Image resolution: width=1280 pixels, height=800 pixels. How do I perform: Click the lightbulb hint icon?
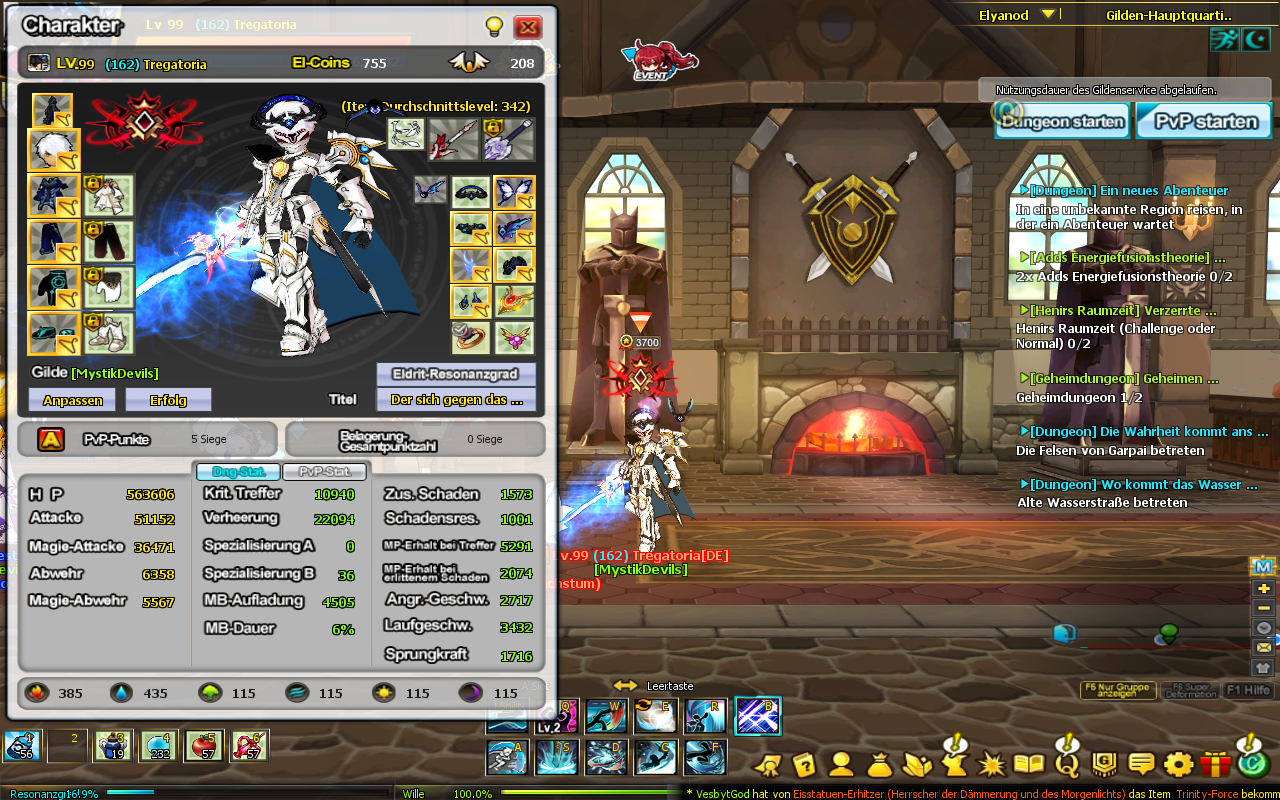(x=493, y=27)
